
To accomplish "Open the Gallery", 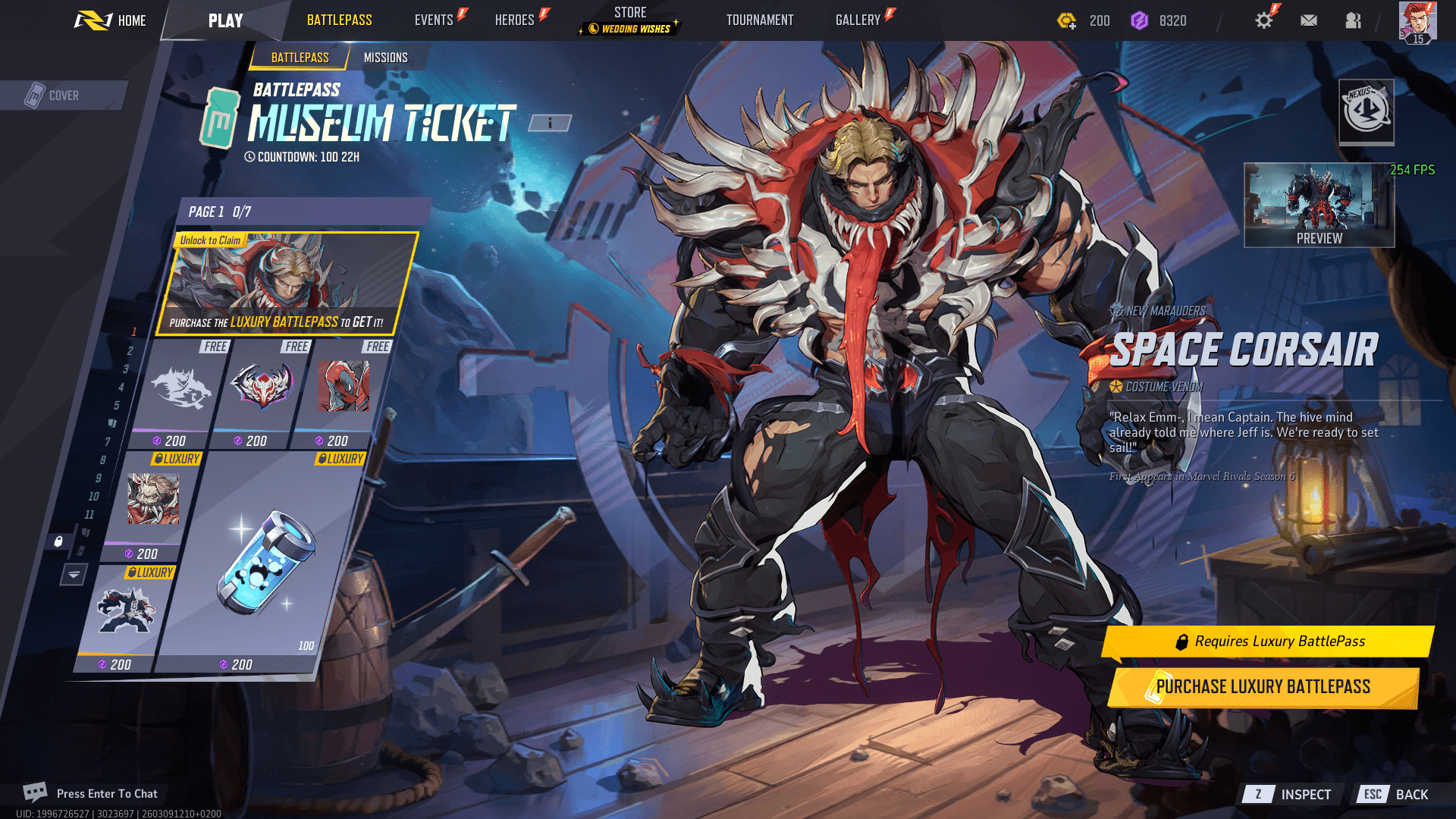I will coord(858,20).
